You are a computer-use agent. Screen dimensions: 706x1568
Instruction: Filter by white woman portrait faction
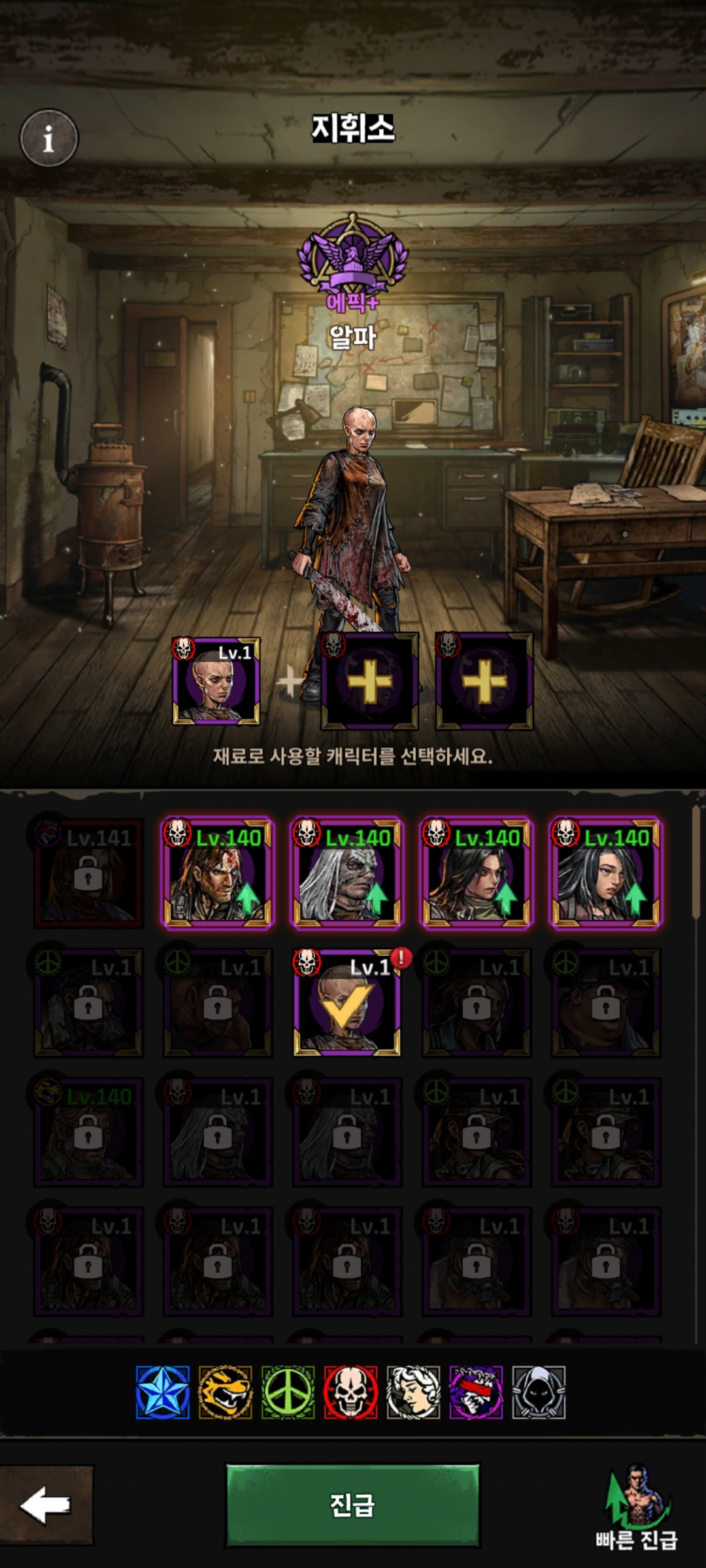click(413, 1392)
